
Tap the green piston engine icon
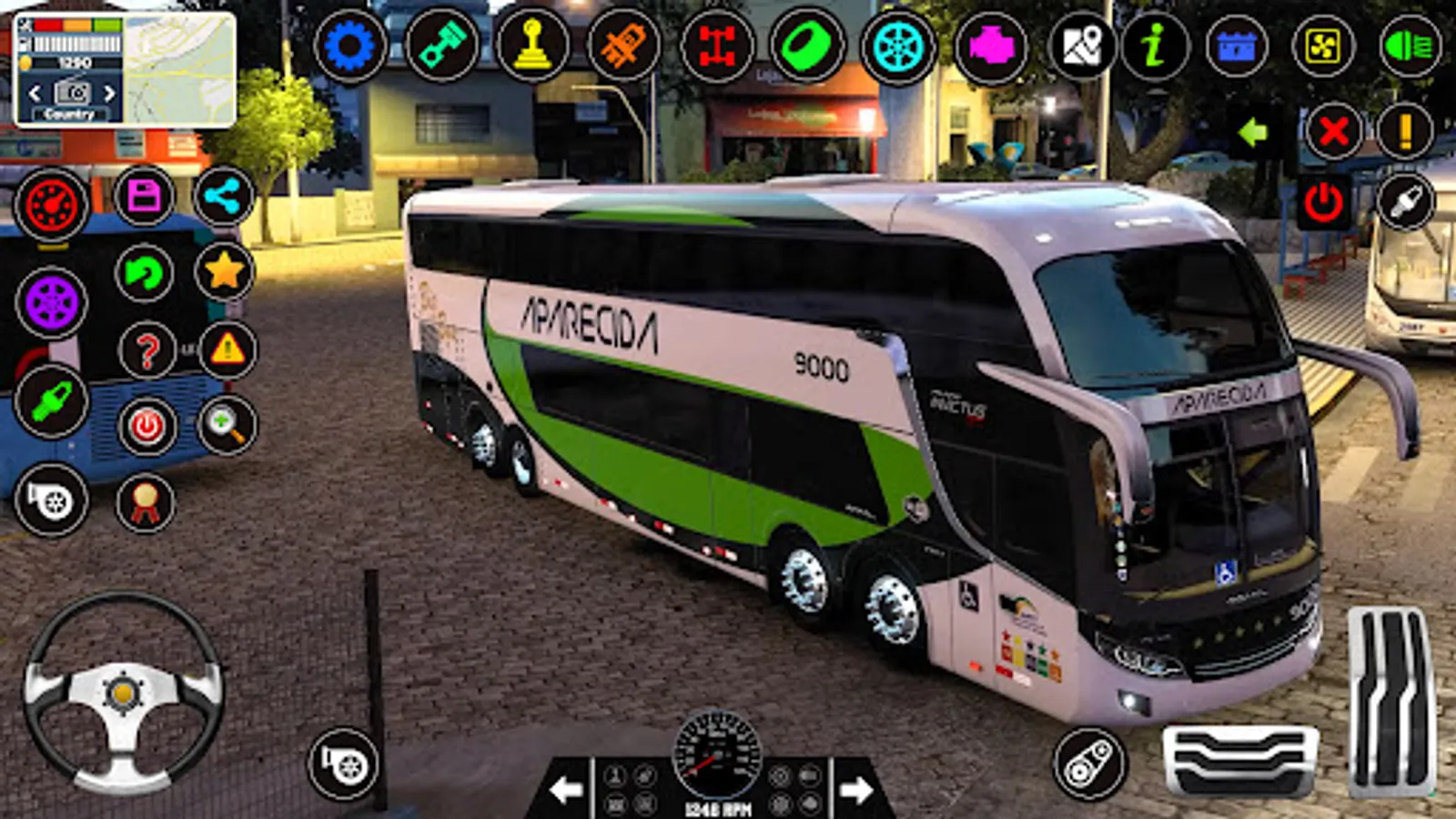coord(441,45)
